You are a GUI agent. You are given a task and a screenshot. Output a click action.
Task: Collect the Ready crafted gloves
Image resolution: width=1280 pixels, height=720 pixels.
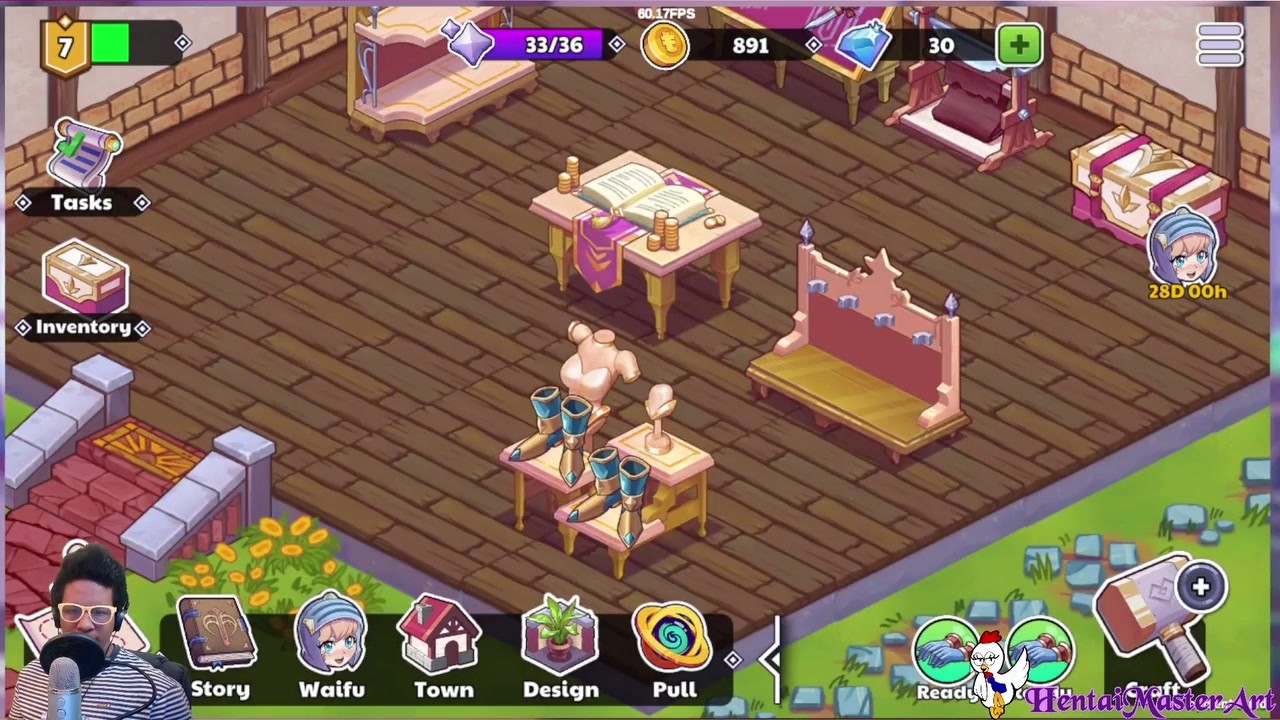[x=943, y=655]
